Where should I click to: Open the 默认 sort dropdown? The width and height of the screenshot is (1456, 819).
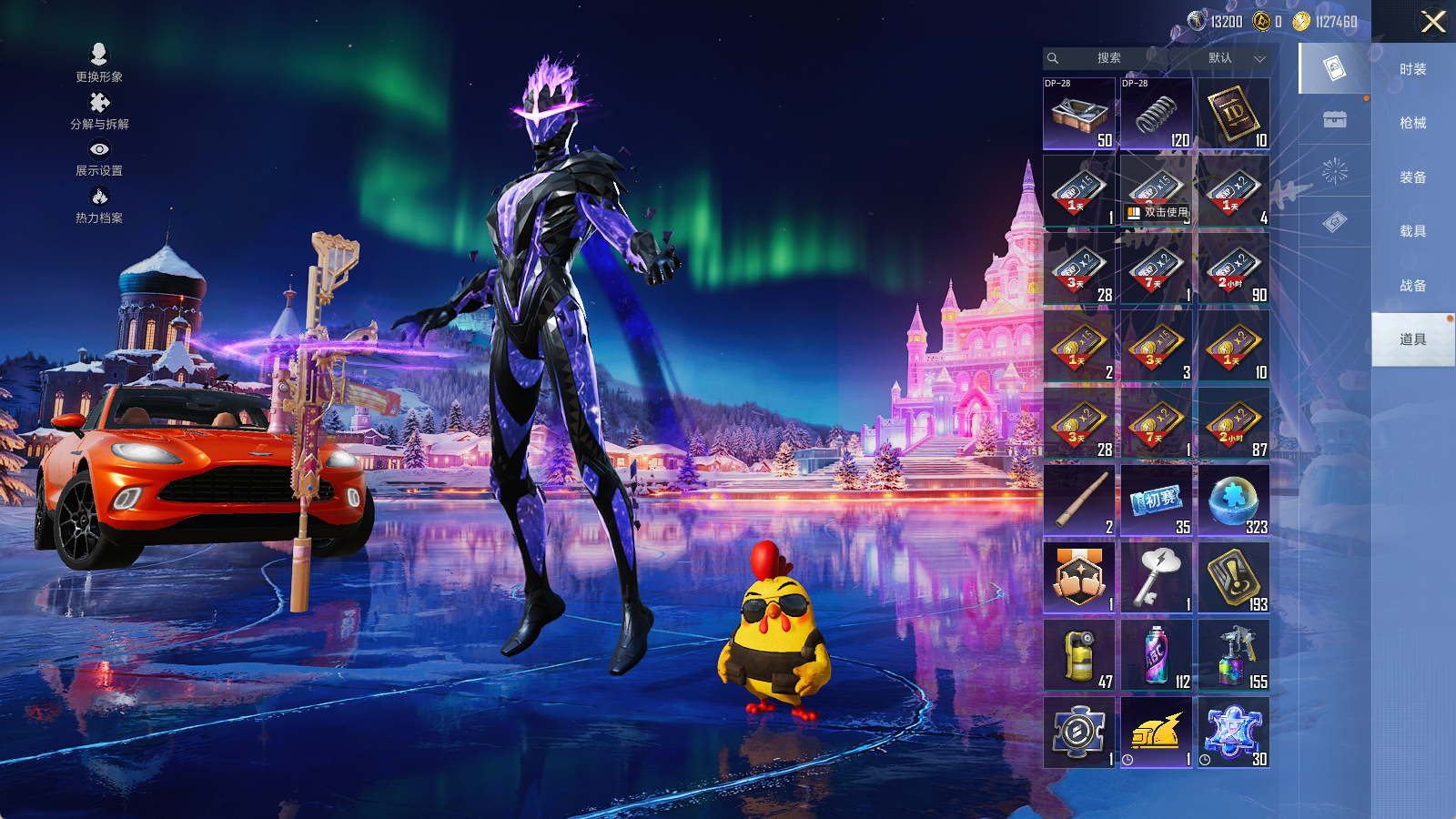pyautogui.click(x=1235, y=58)
